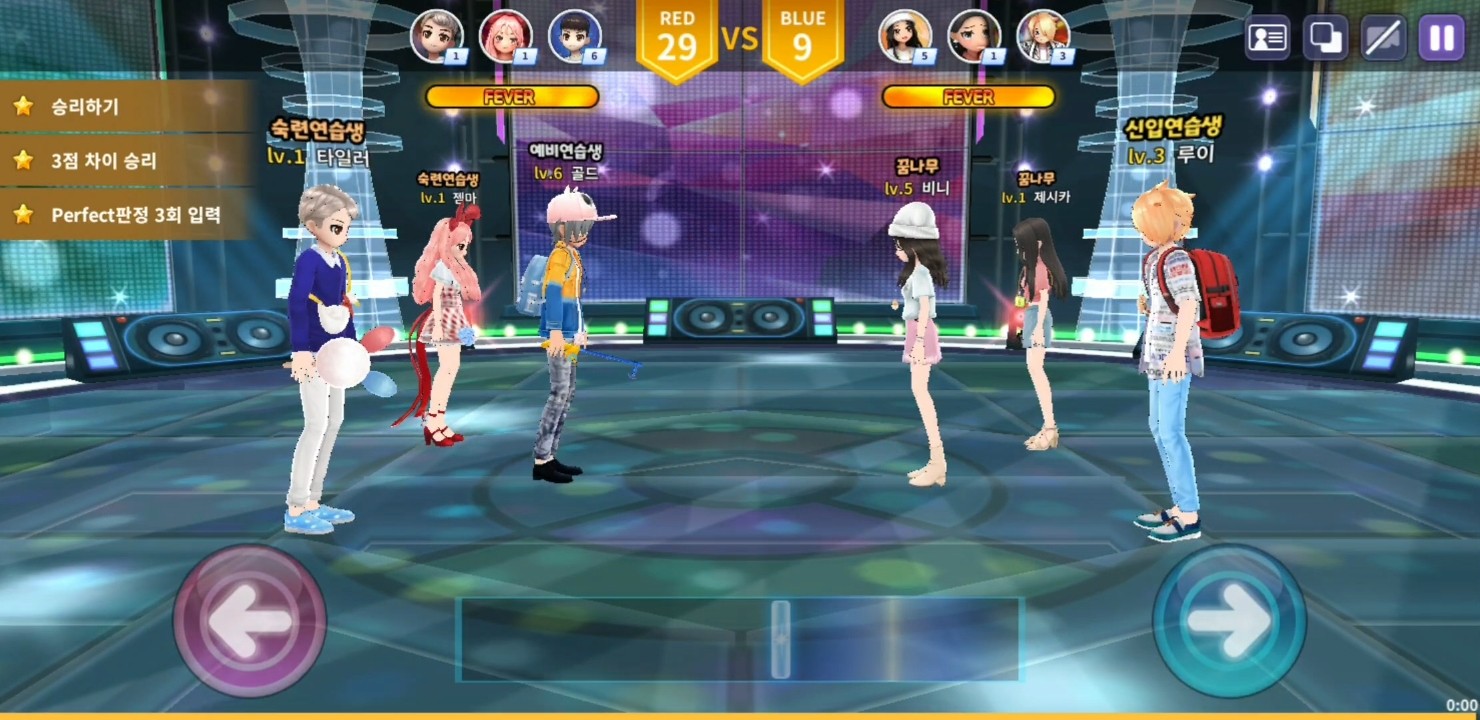The width and height of the screenshot is (1480, 720).
Task: Pause the dance battle
Action: (1441, 38)
